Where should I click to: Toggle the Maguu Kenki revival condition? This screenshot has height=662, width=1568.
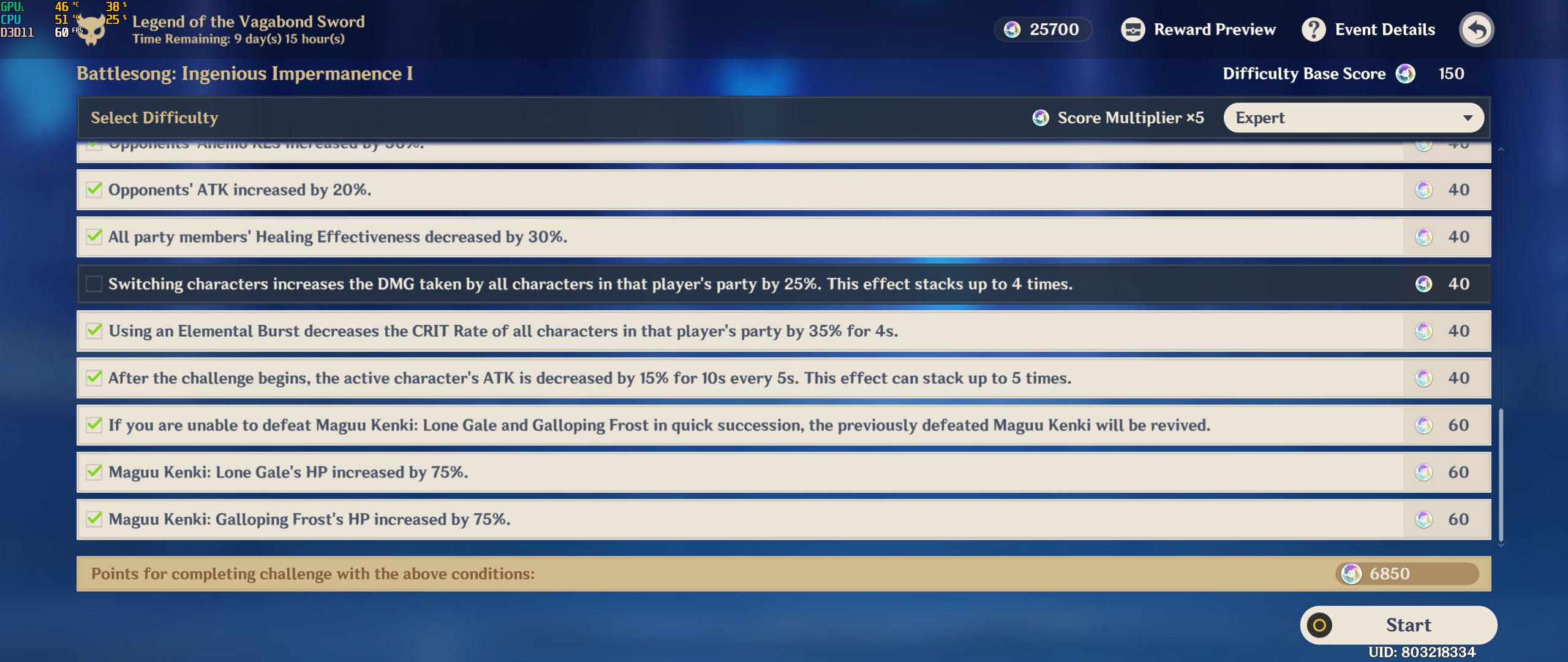94,425
